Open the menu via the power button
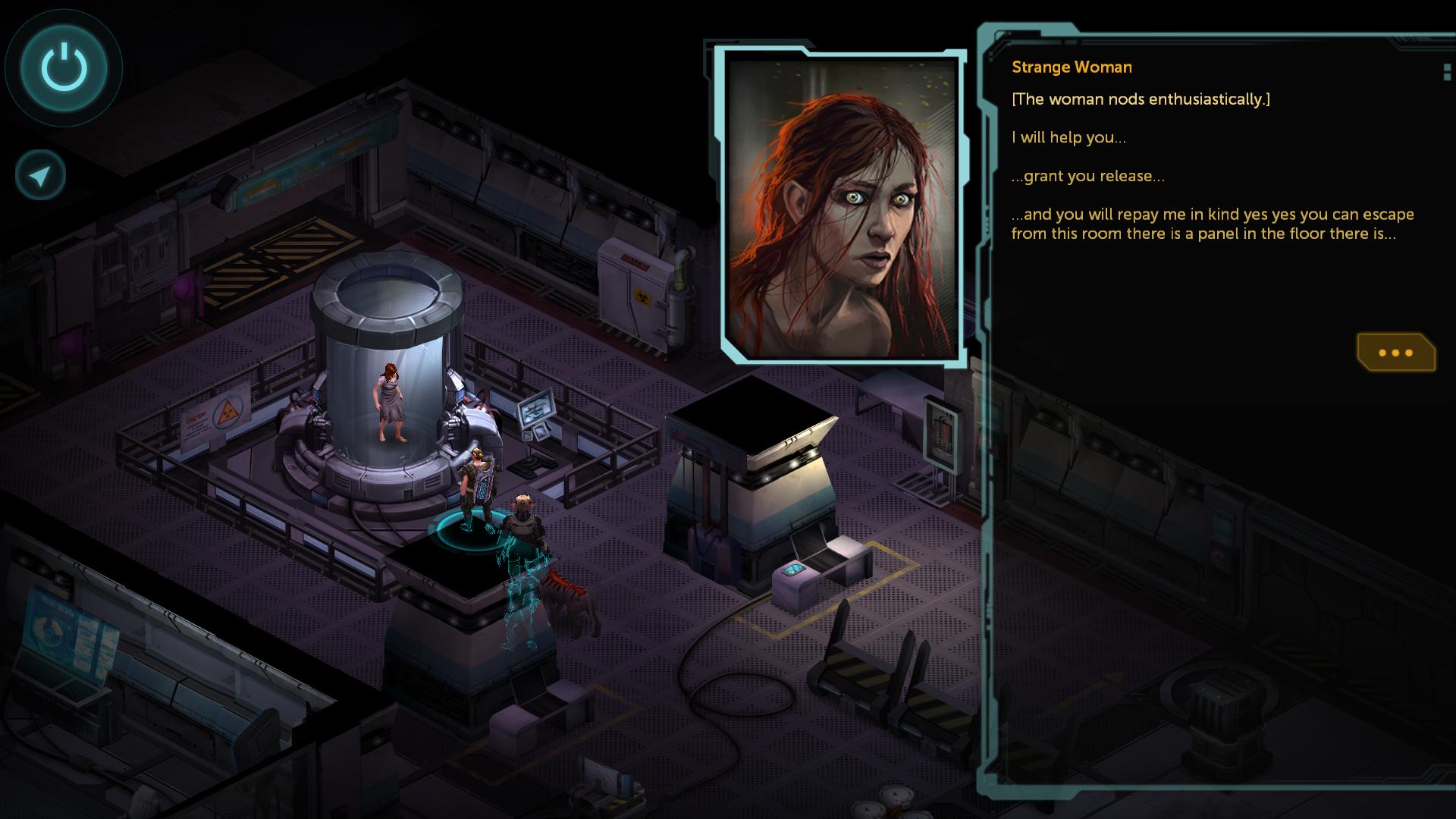This screenshot has width=1456, height=819. click(x=64, y=67)
